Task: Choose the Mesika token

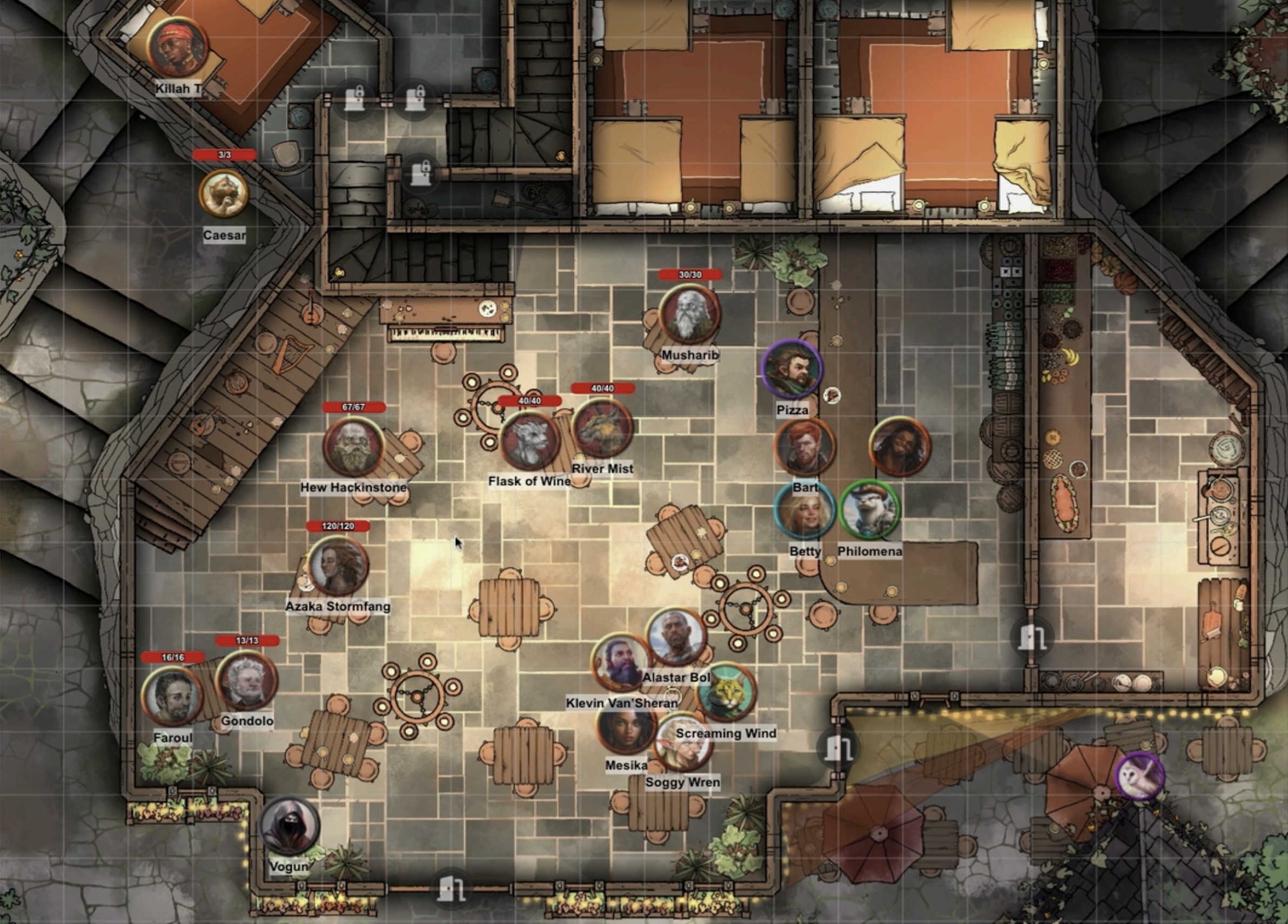Action: point(626,731)
